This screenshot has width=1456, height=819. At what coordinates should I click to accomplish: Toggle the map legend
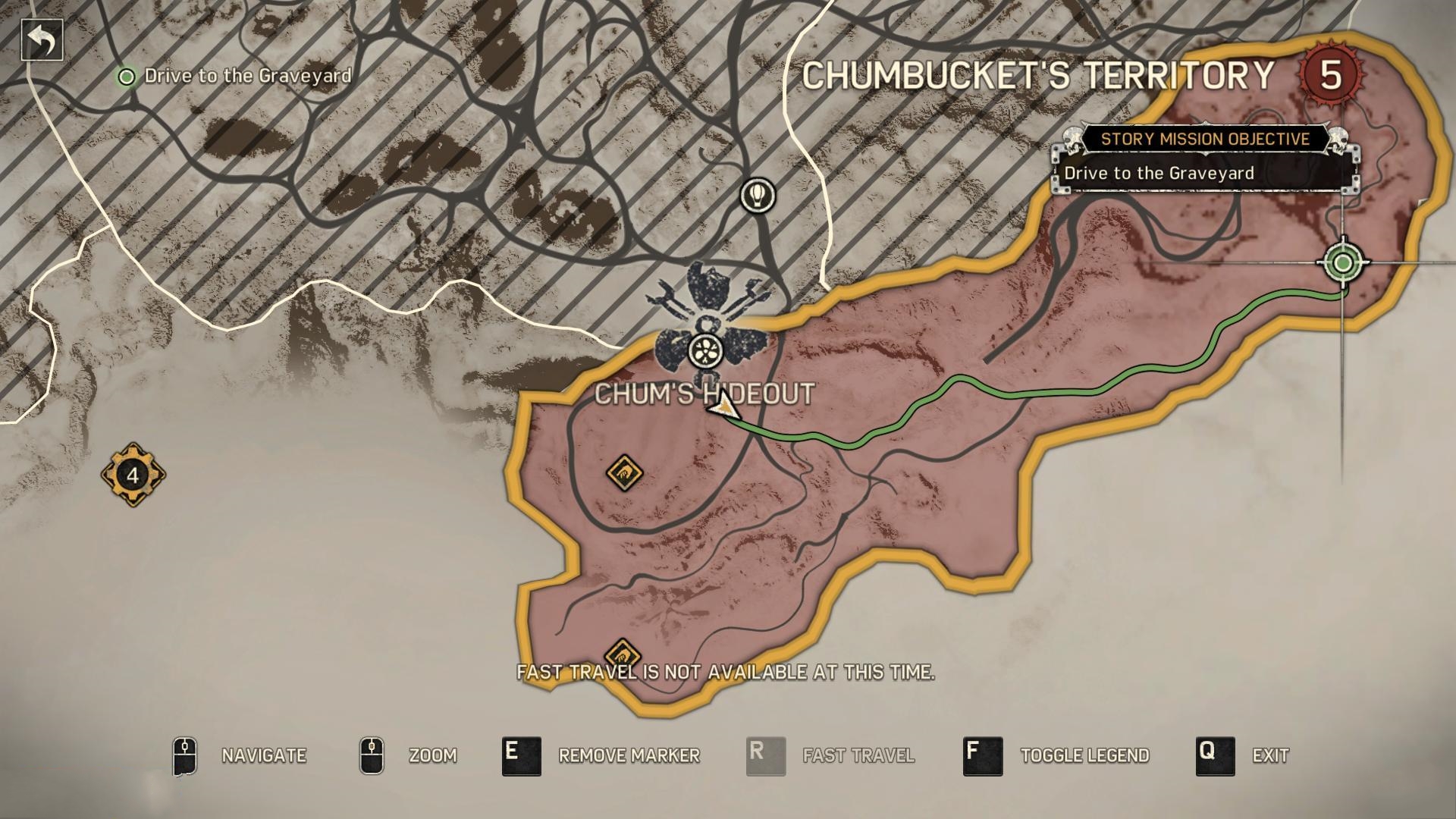point(983,756)
